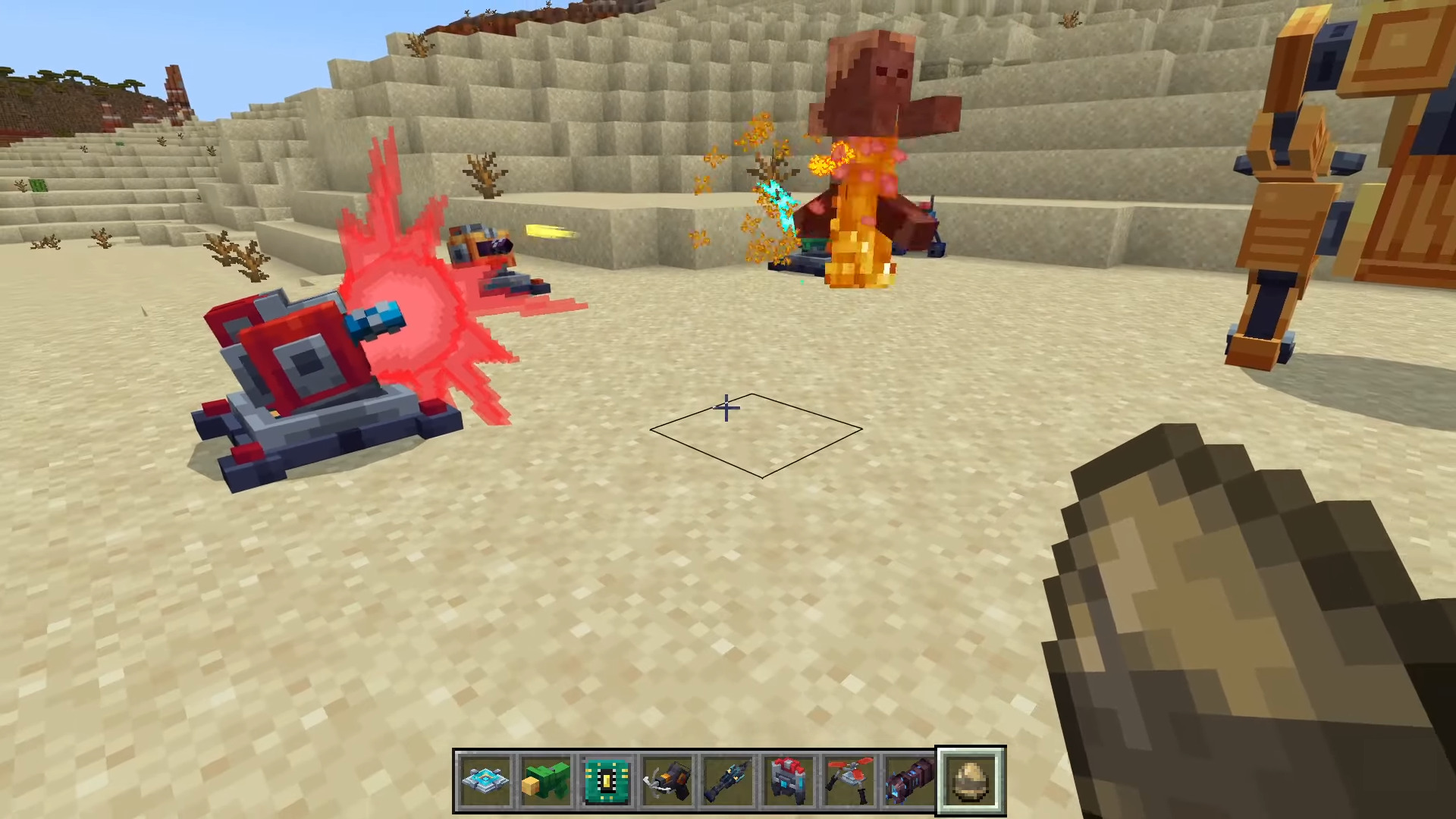
Task: Select the red propeller drone slot
Action: pyautogui.click(x=850, y=780)
